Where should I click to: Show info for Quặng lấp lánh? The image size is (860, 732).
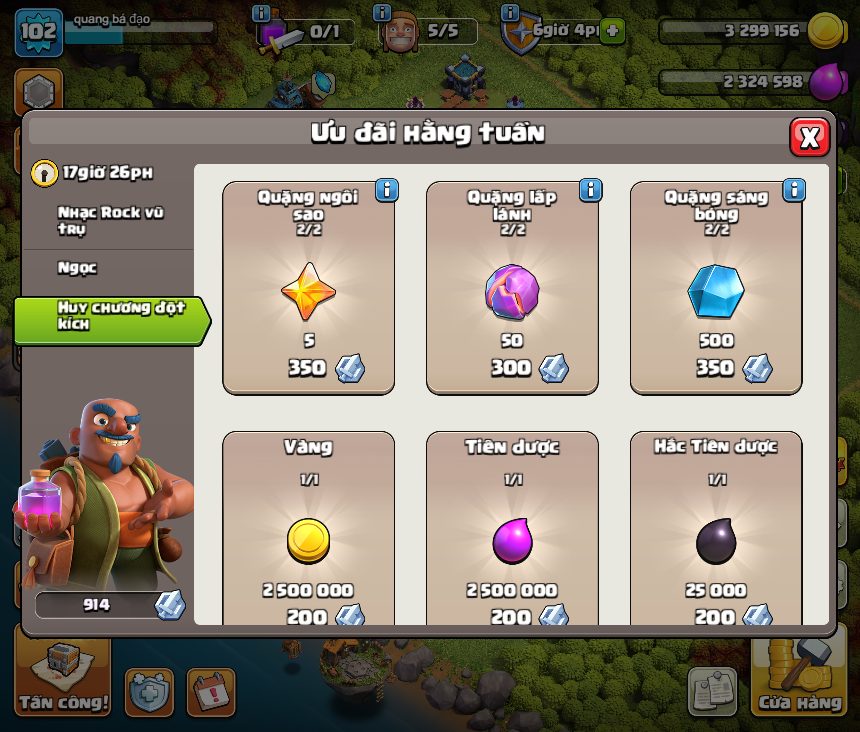tap(590, 190)
